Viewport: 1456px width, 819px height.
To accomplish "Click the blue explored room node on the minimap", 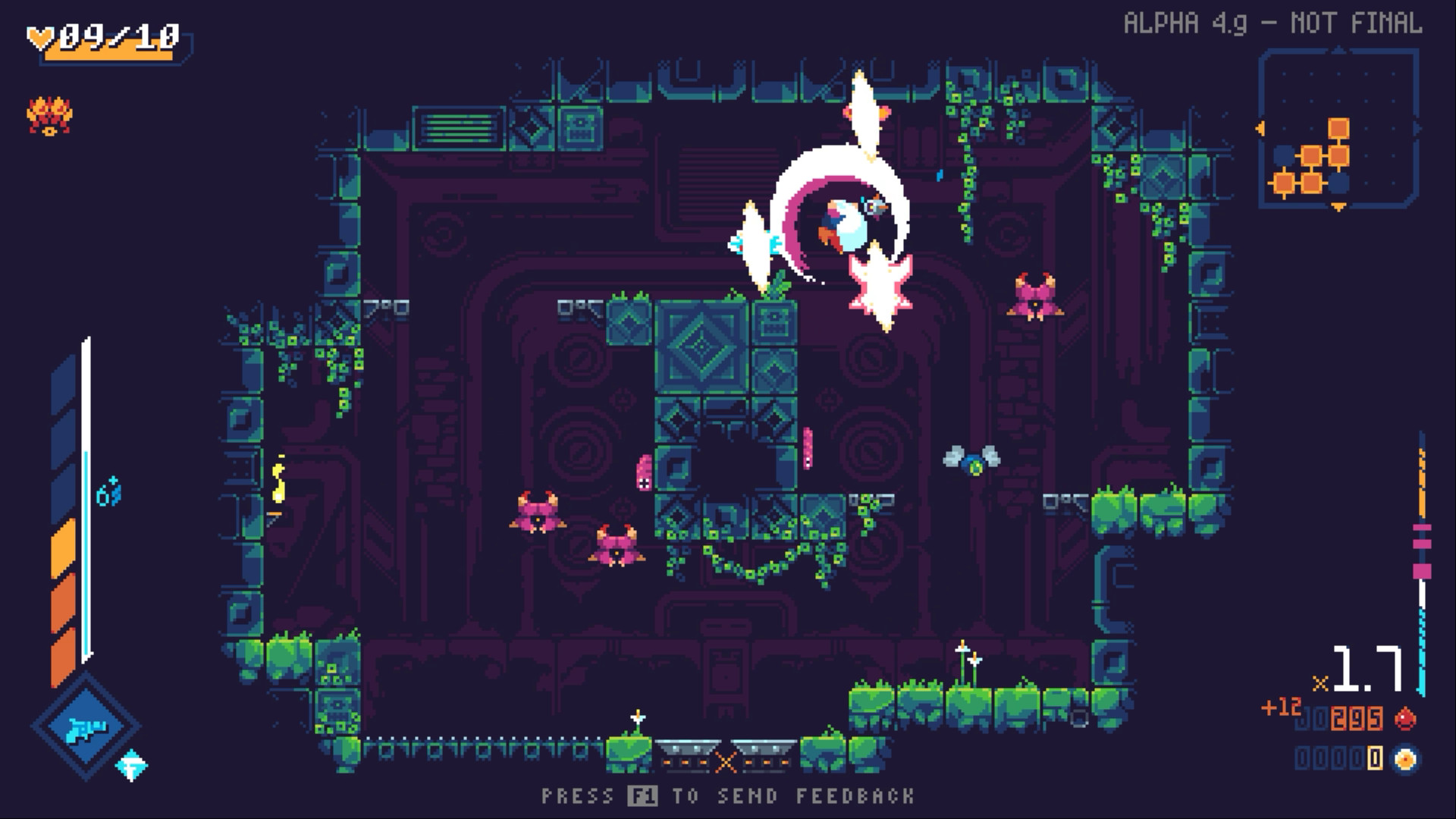I will [1284, 155].
